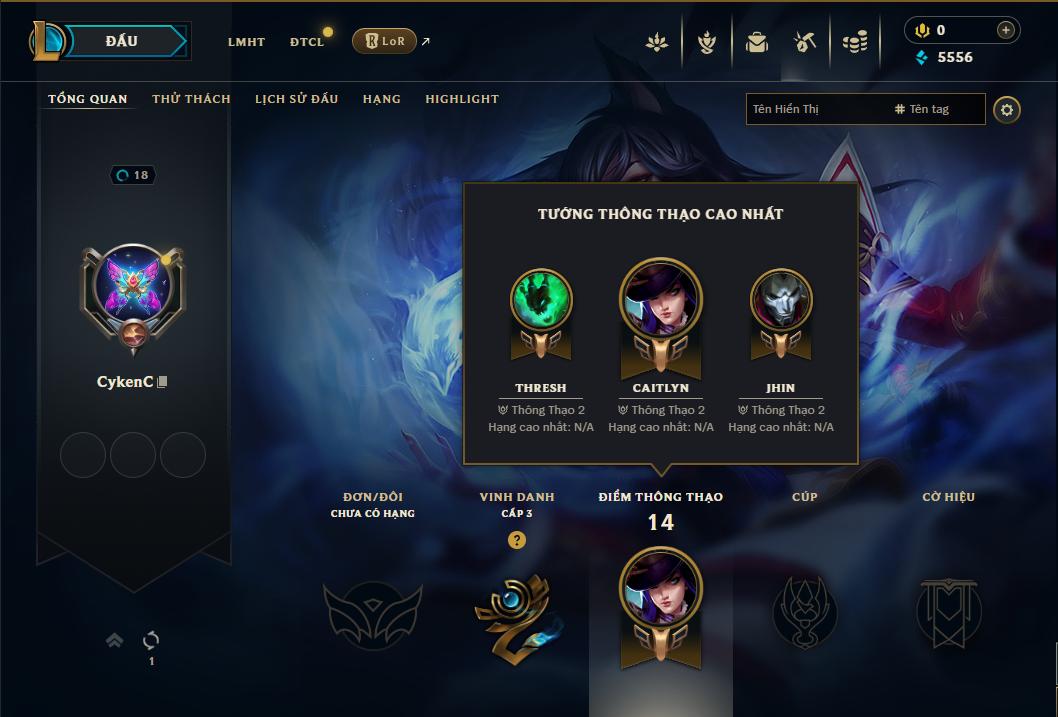Click the Caitlyn portrait in the mastery popup
This screenshot has height=717, width=1058.
point(661,300)
